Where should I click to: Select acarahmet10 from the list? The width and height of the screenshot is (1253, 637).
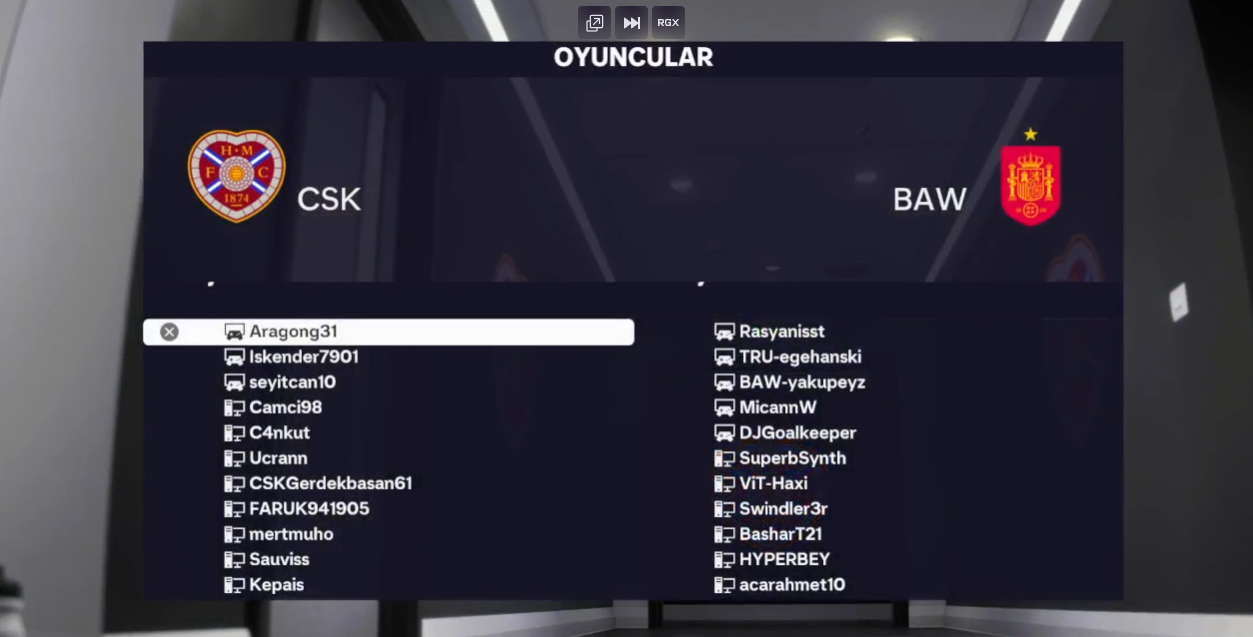792,585
